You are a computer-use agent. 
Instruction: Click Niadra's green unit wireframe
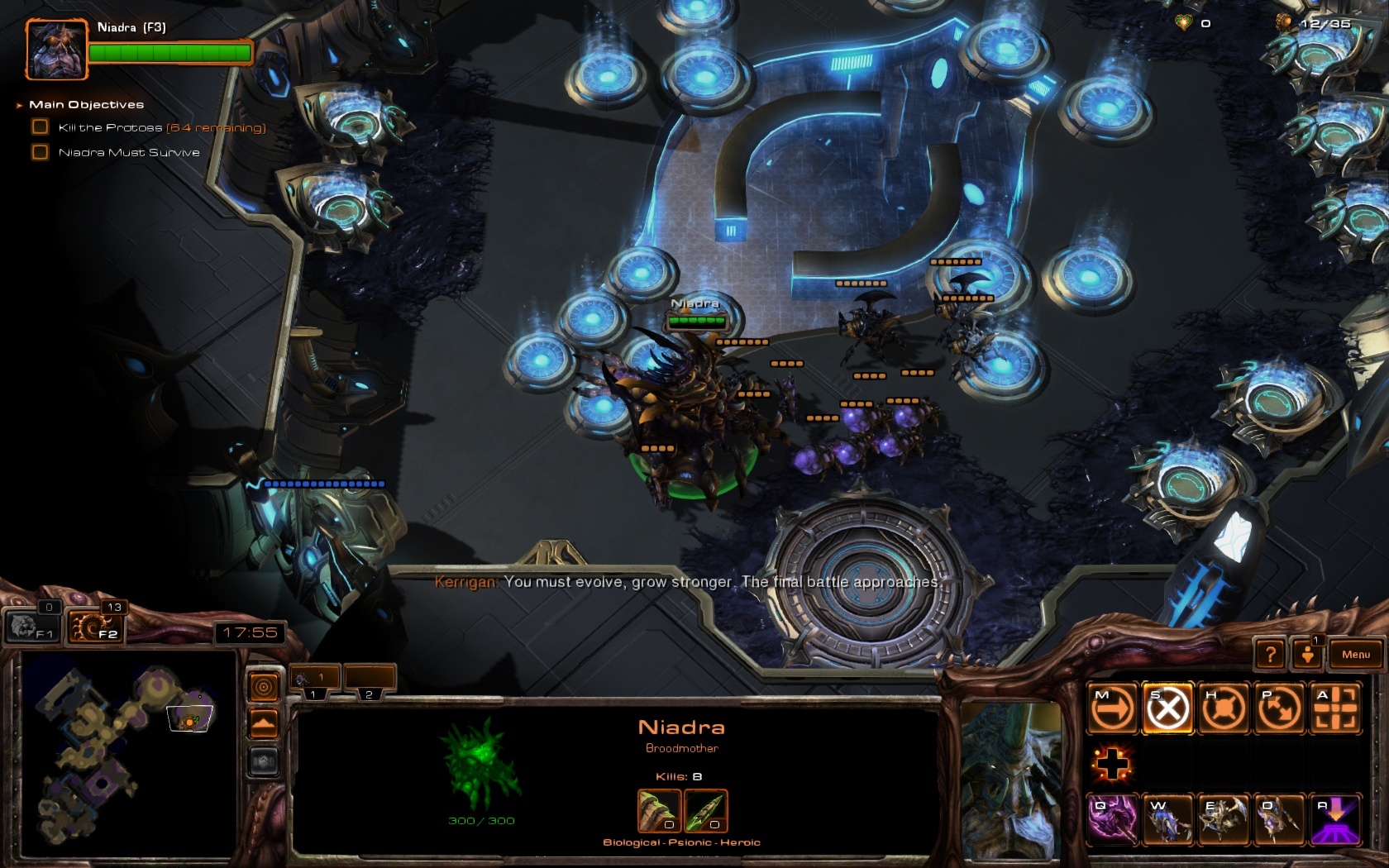[x=481, y=762]
